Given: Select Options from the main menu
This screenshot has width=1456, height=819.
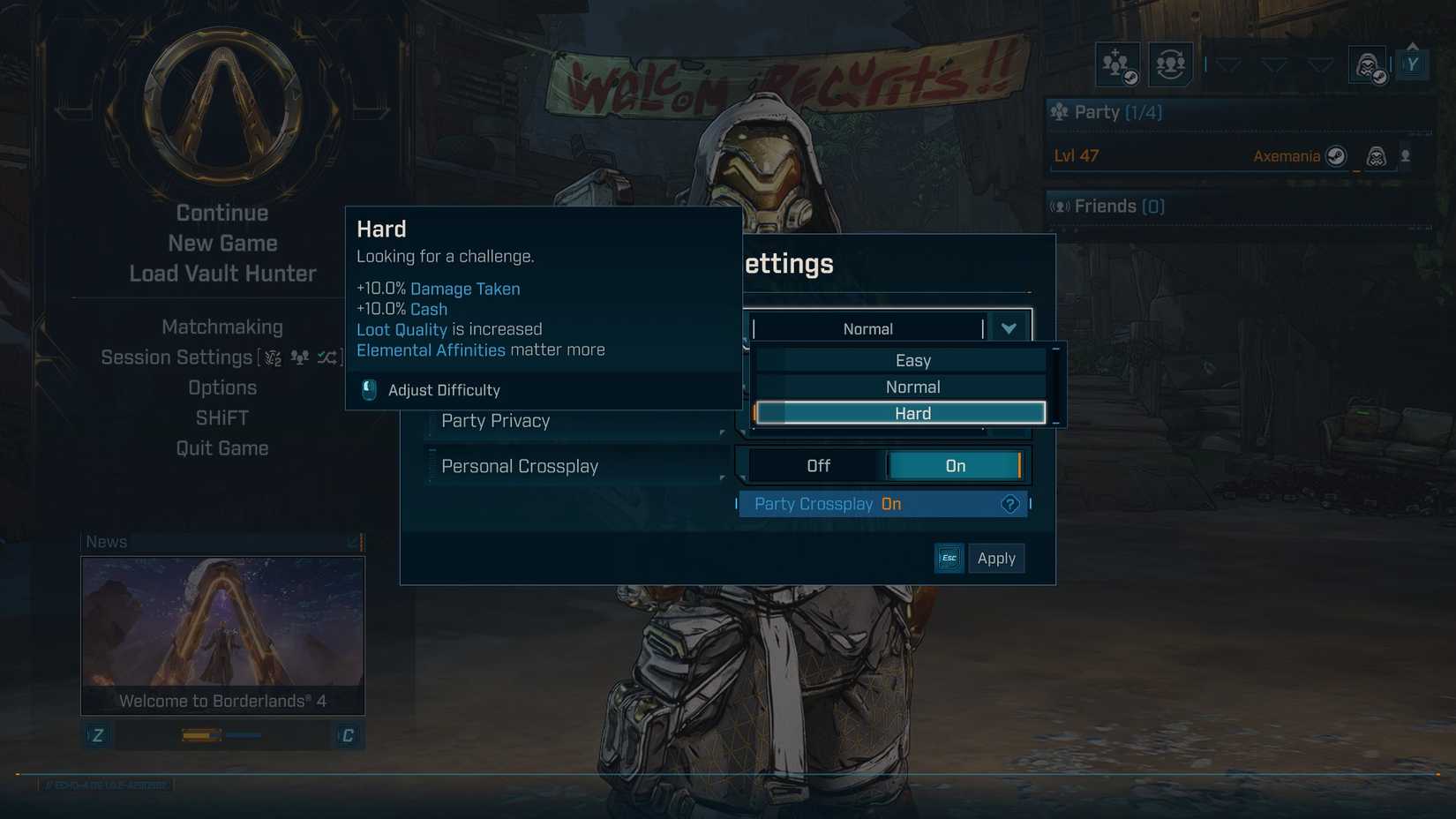Looking at the screenshot, I should tap(222, 387).
